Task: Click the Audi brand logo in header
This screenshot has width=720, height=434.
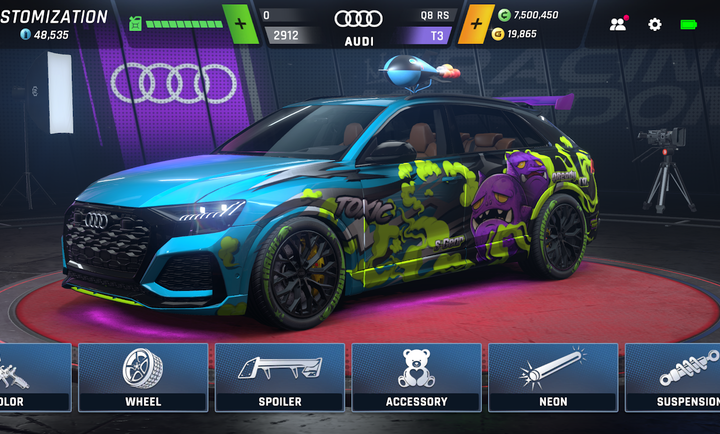Action: tap(359, 18)
